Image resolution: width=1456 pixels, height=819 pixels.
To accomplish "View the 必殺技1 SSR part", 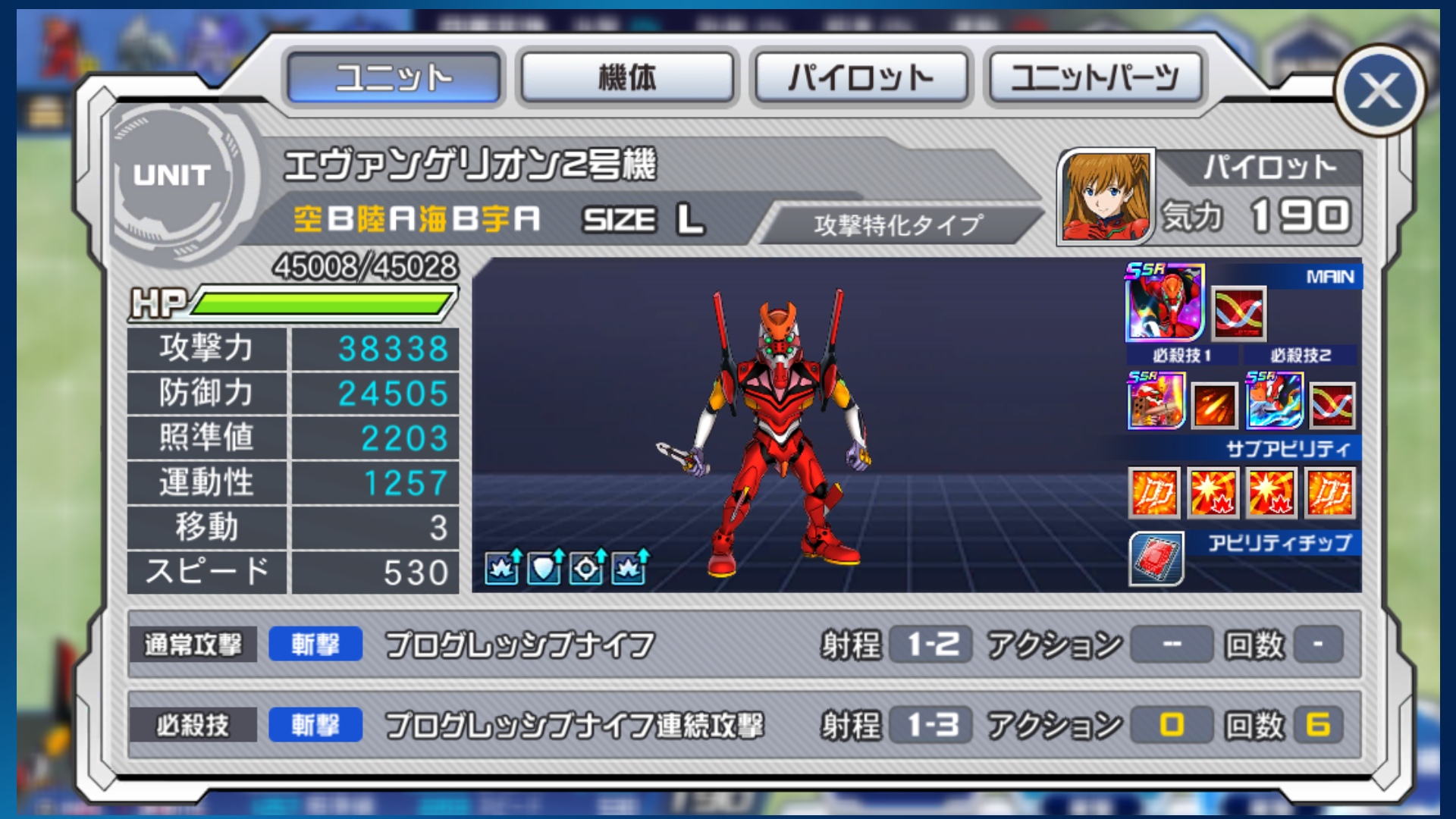I will click(x=1156, y=400).
